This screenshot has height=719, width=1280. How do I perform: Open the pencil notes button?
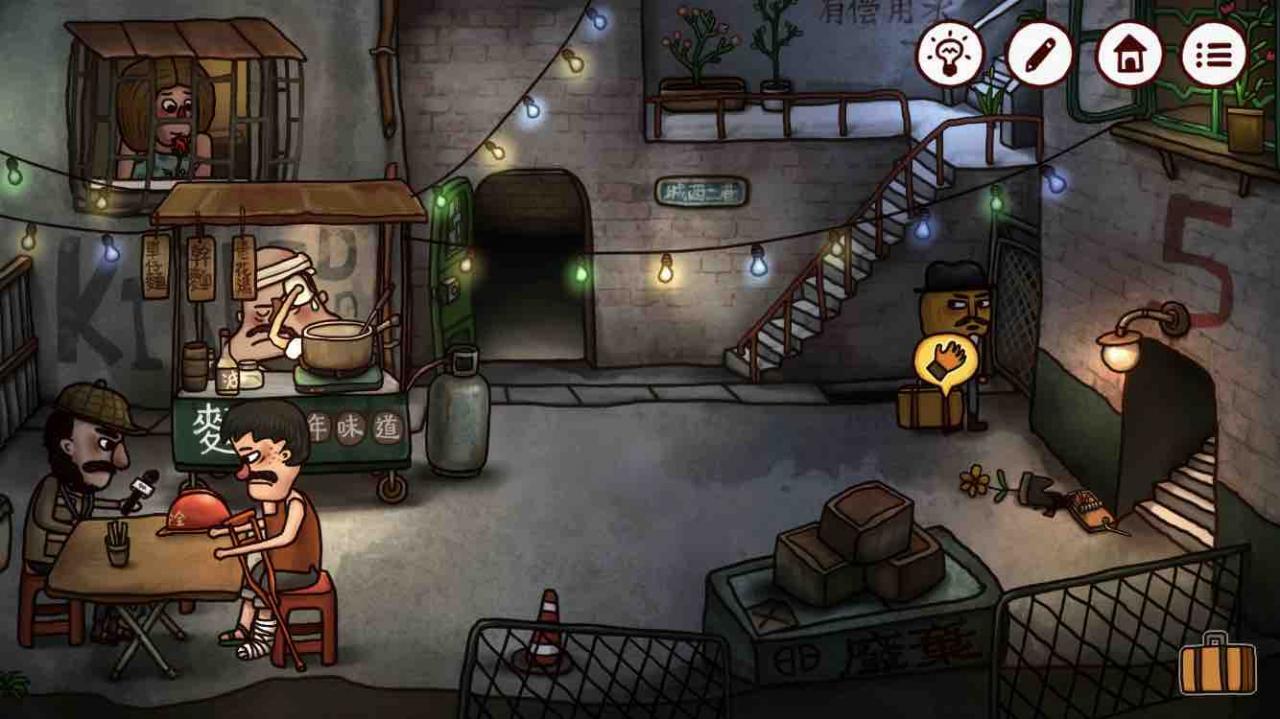[1039, 54]
